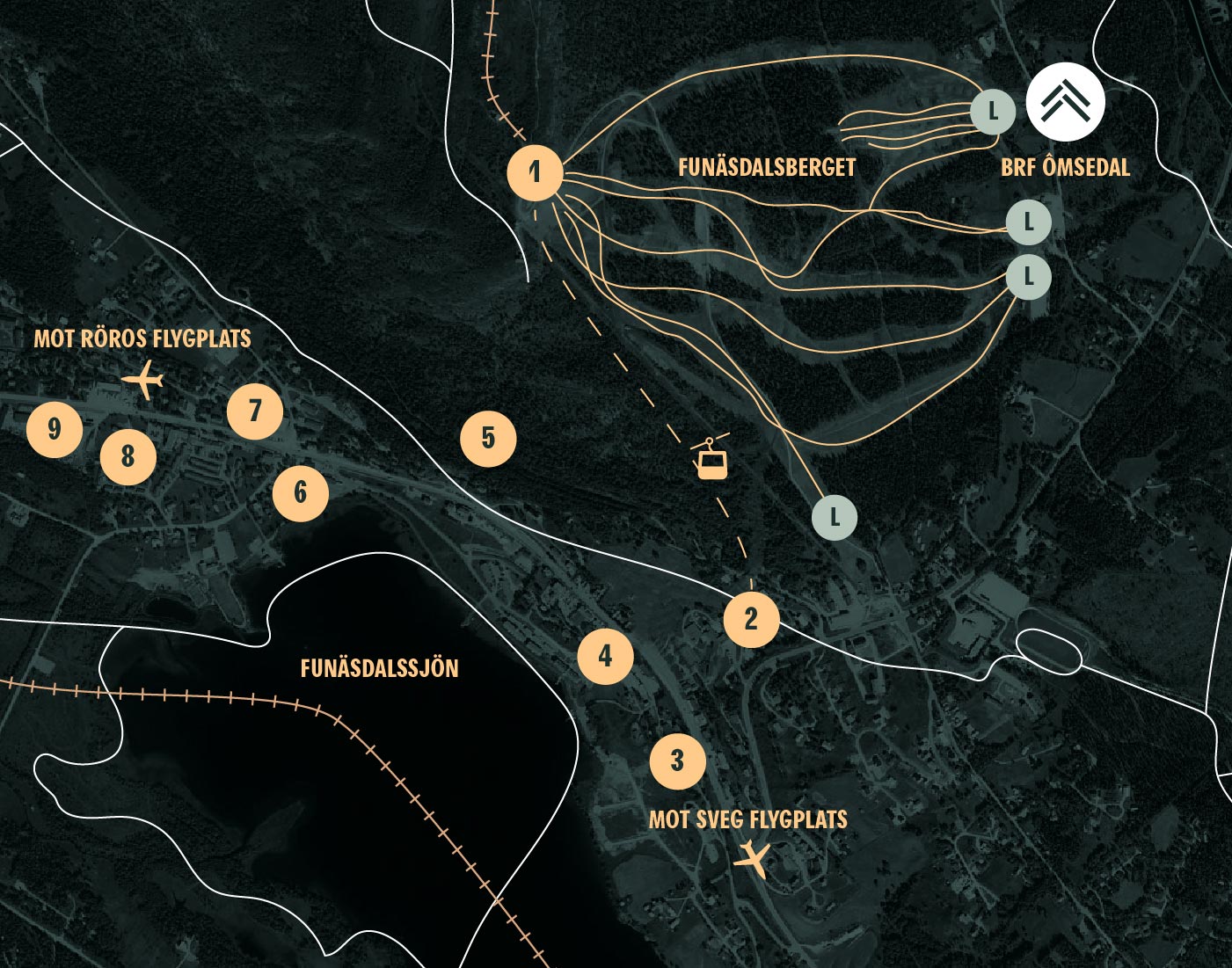Click the BRF Ömsedal chevron logo marker

coord(1065,102)
